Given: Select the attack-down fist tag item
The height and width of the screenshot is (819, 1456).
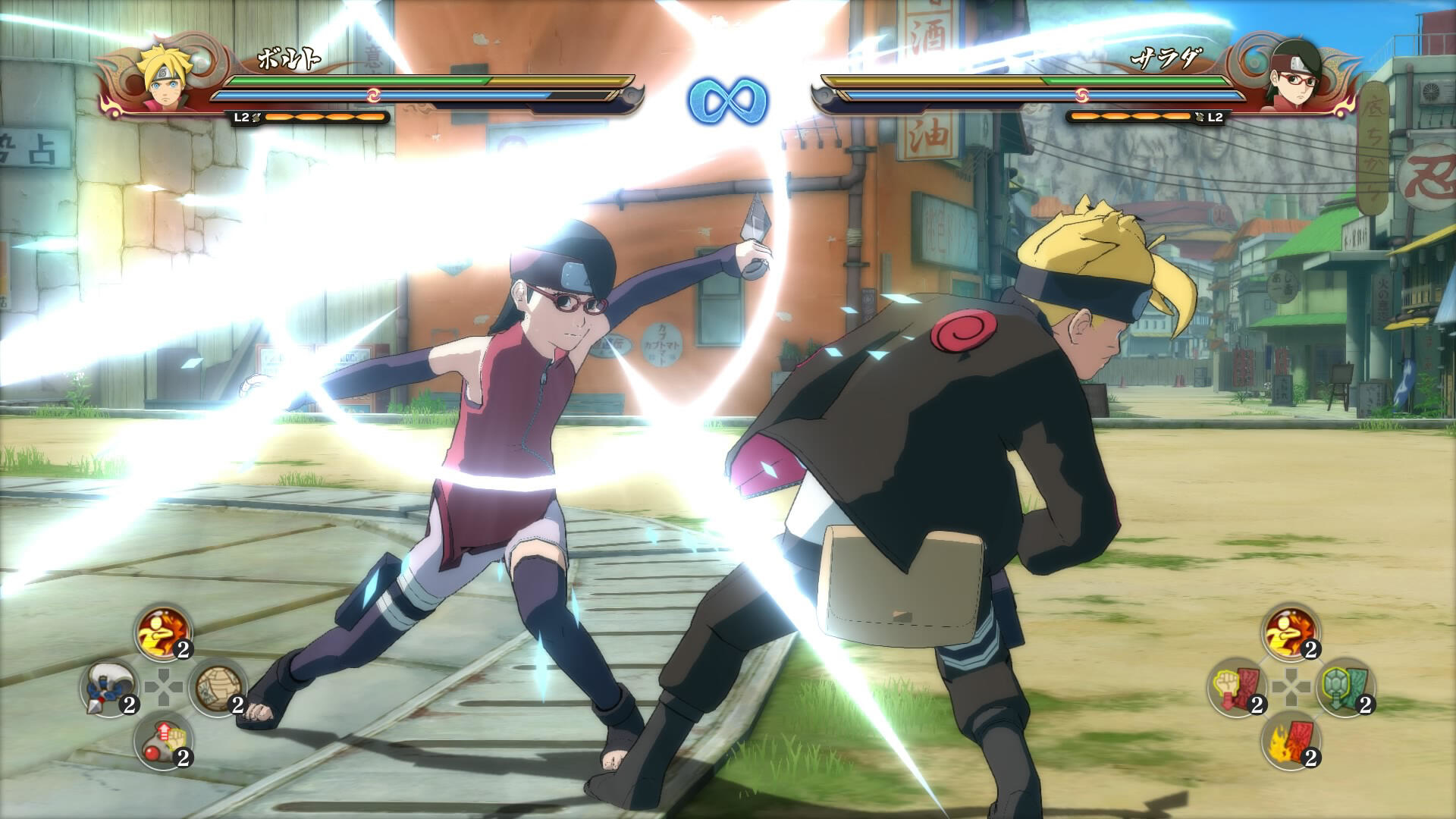Looking at the screenshot, I should click(1236, 687).
